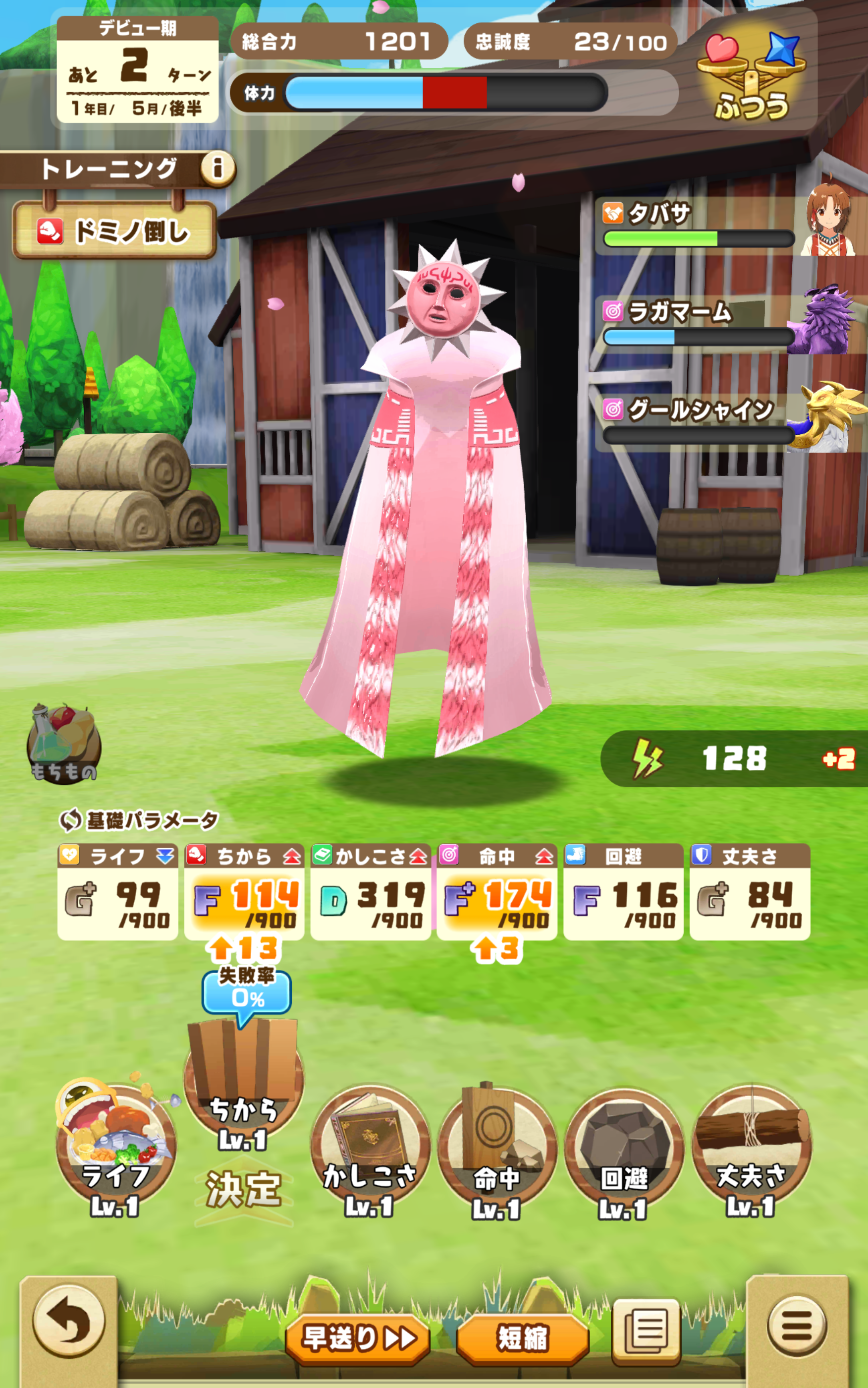Toggle the 基礎パラメータ display

point(139,820)
